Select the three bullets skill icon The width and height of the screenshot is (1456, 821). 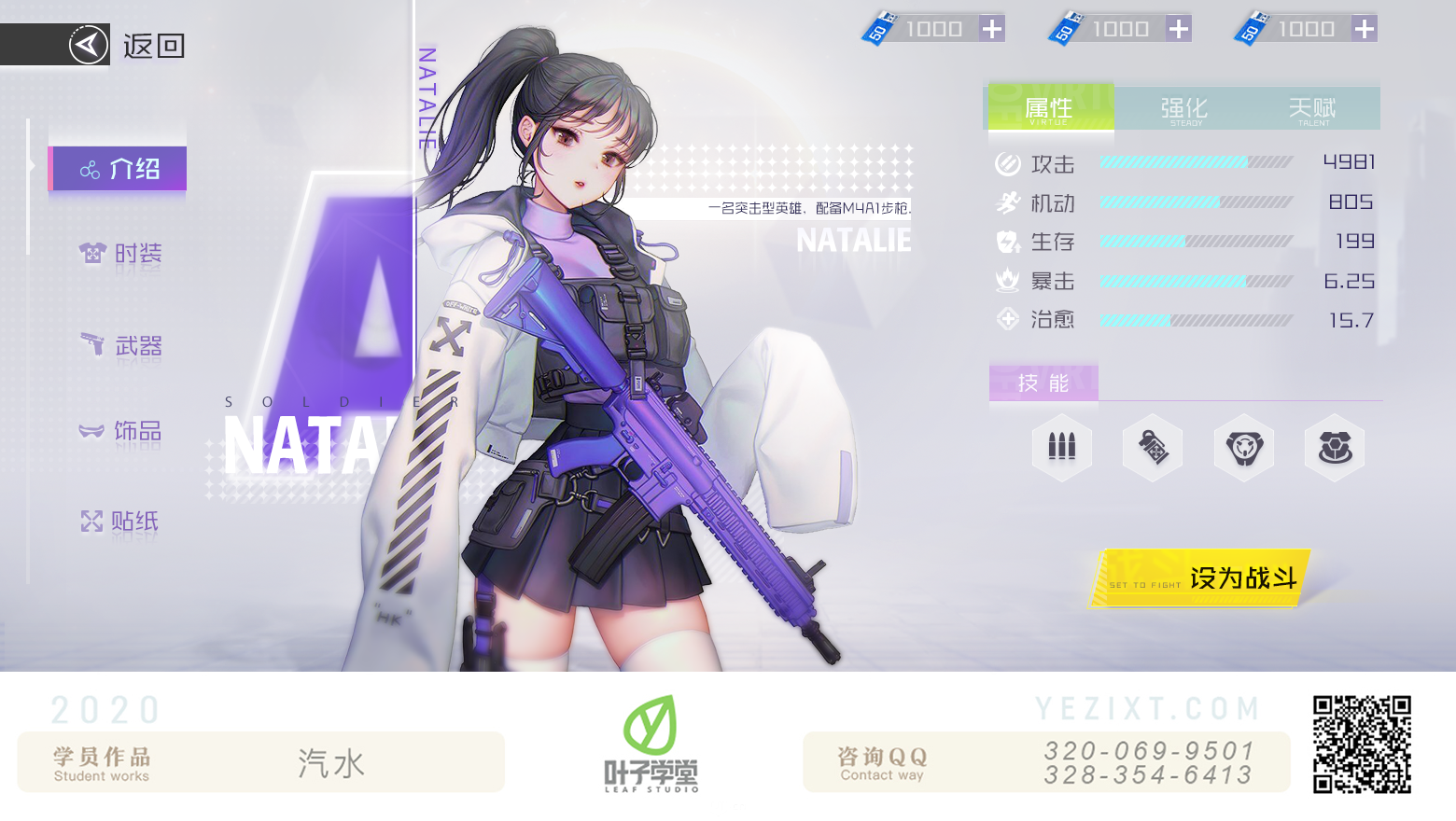[1062, 448]
